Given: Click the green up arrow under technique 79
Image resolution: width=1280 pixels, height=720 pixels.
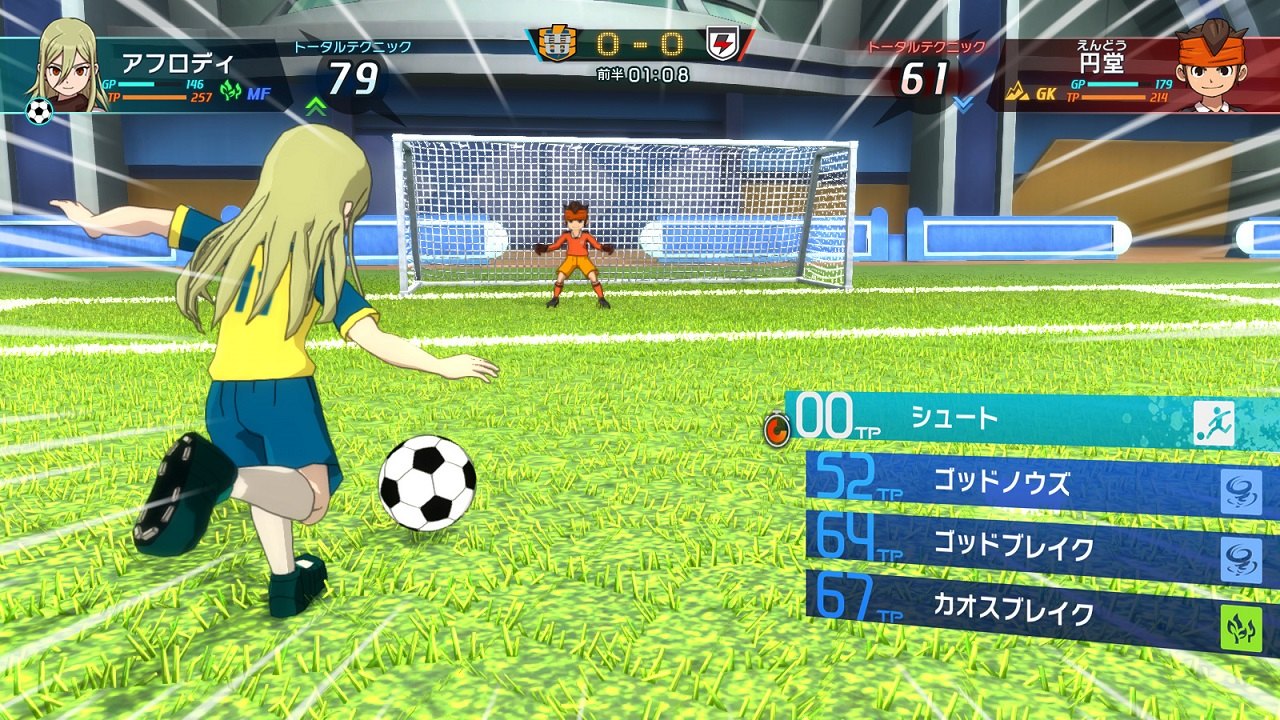Looking at the screenshot, I should pyautogui.click(x=316, y=107).
